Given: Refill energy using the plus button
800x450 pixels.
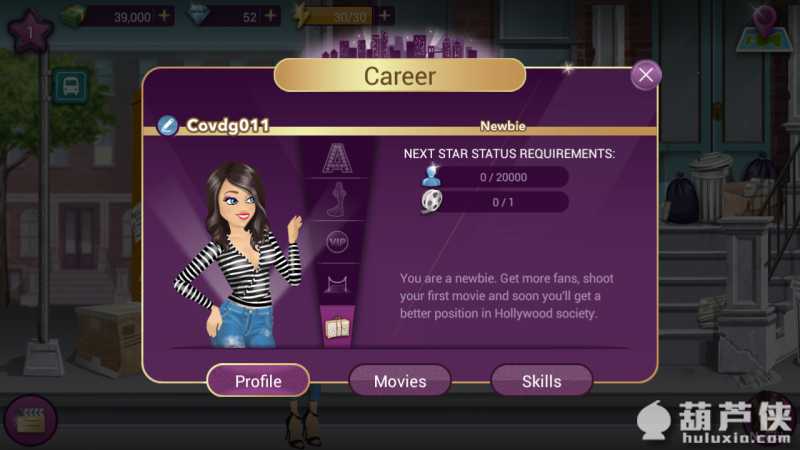Looking at the screenshot, I should 385,16.
